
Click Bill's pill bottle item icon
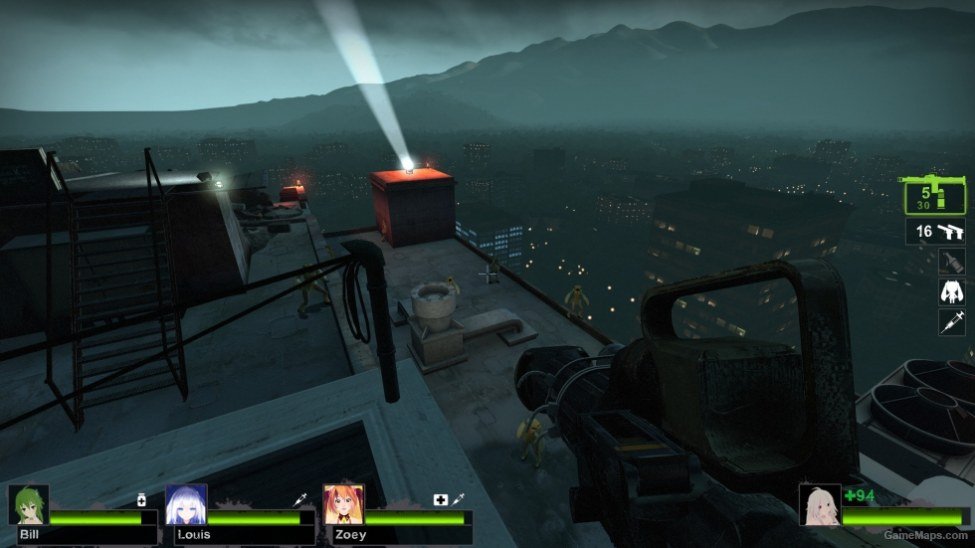[x=142, y=499]
